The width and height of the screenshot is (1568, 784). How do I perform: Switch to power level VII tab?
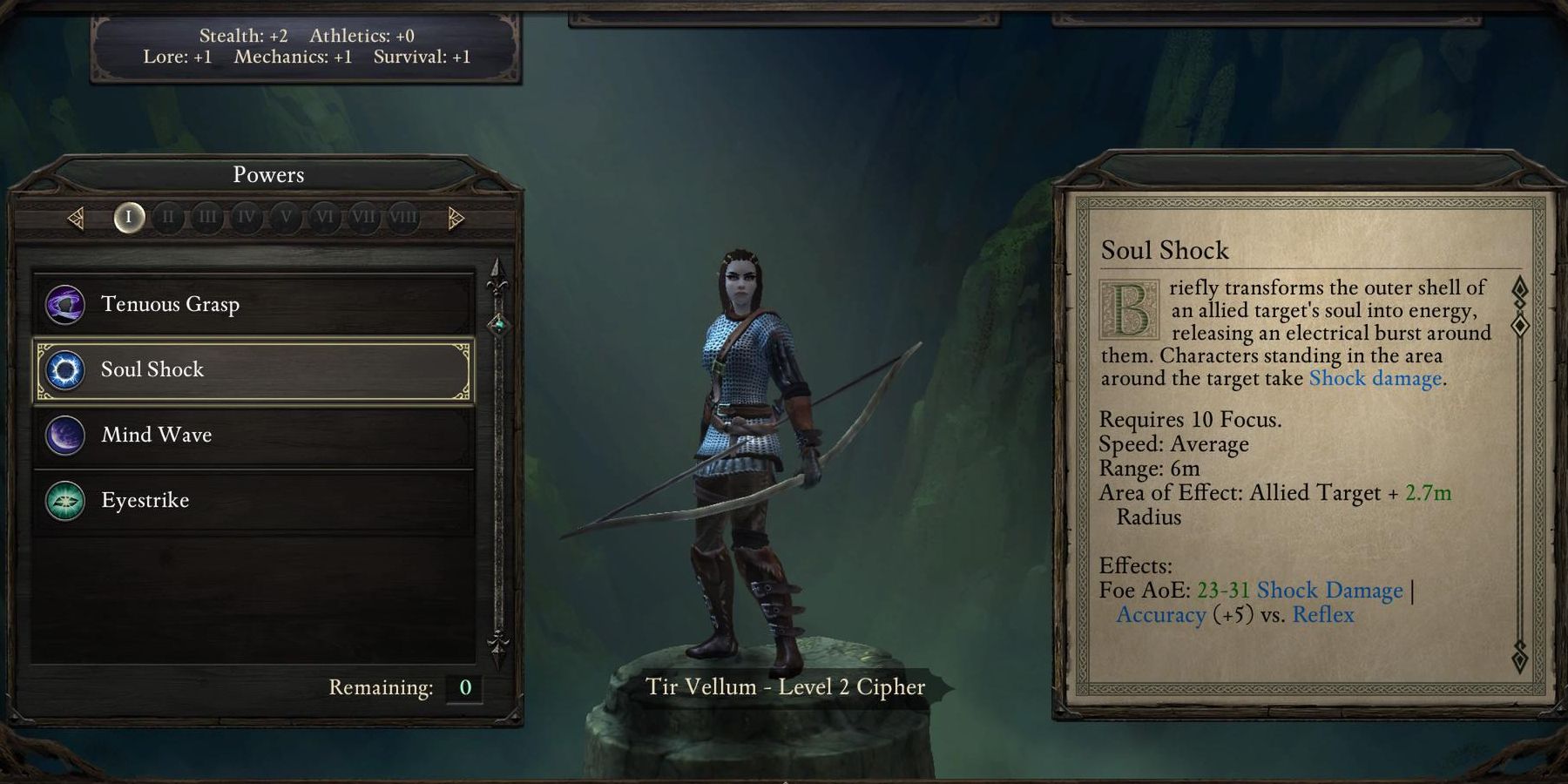coord(364,217)
